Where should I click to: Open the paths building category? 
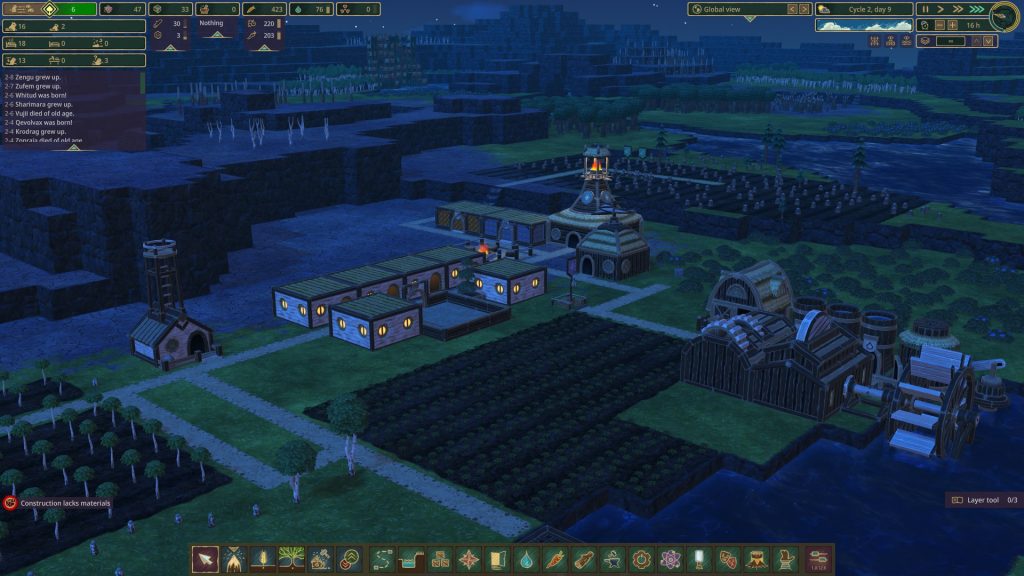click(x=380, y=559)
